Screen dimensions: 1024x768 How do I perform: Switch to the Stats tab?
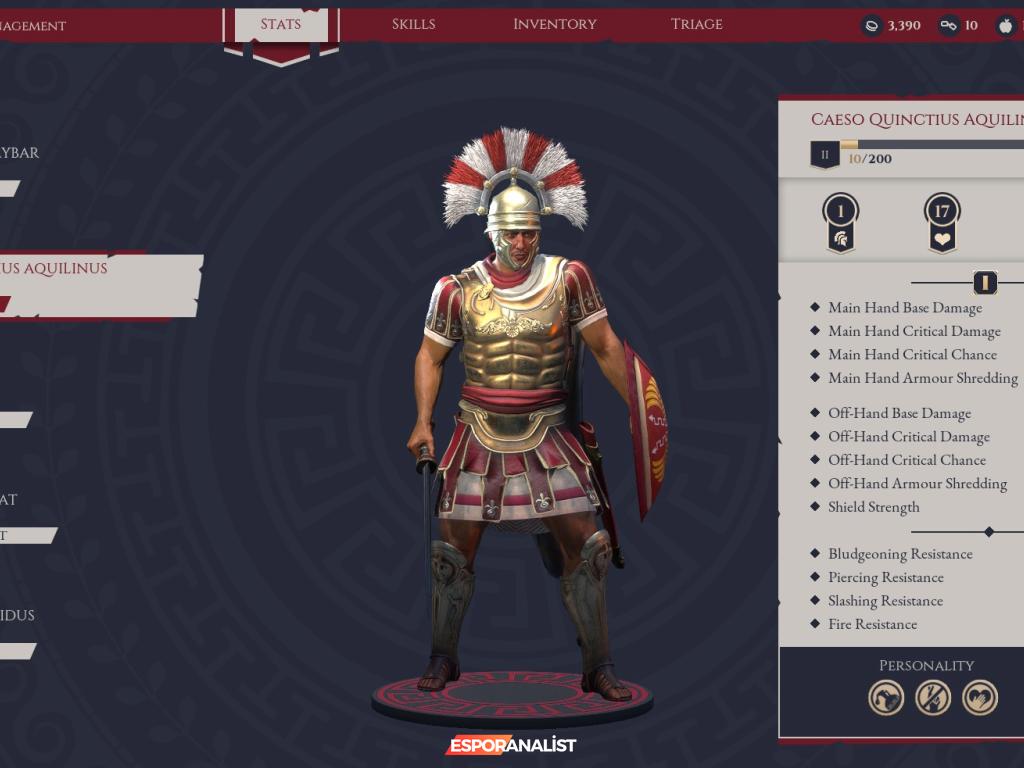point(281,24)
